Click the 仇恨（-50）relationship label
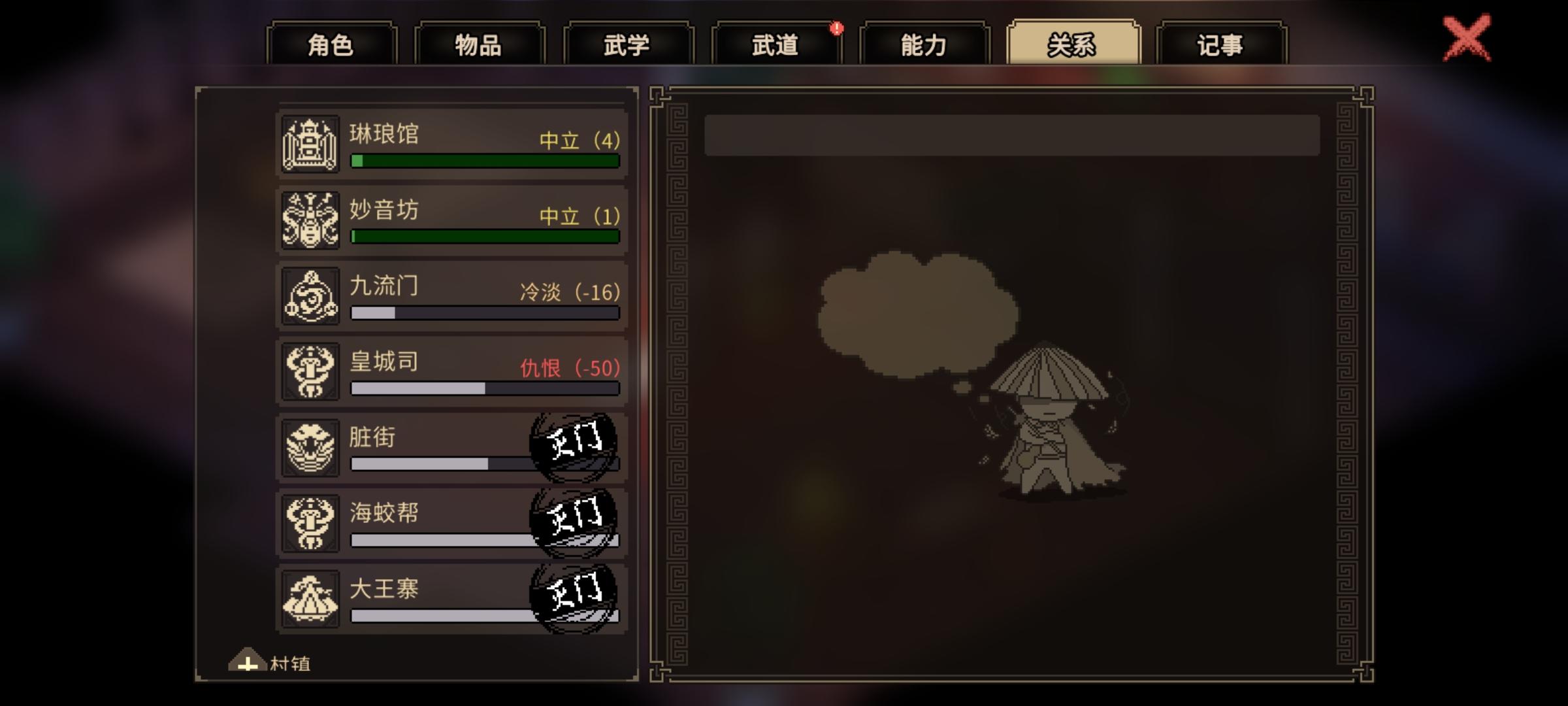The image size is (1568, 706). pyautogui.click(x=570, y=367)
